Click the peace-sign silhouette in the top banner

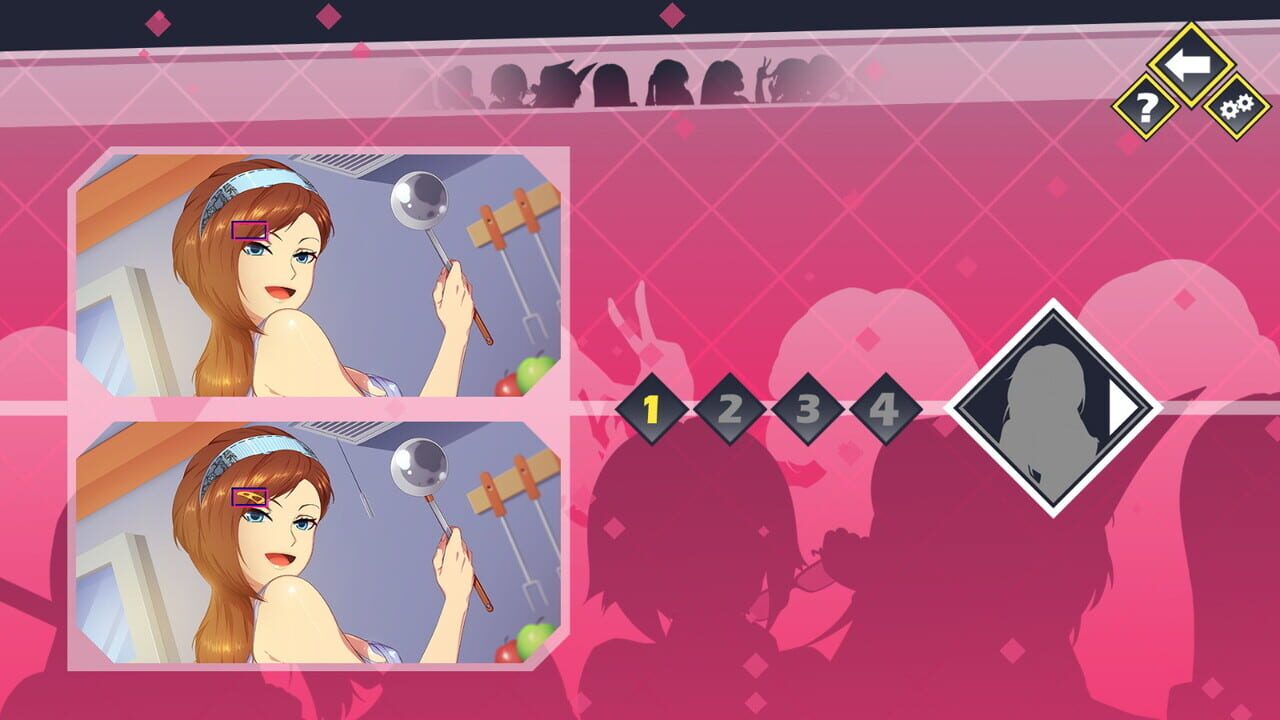(764, 72)
